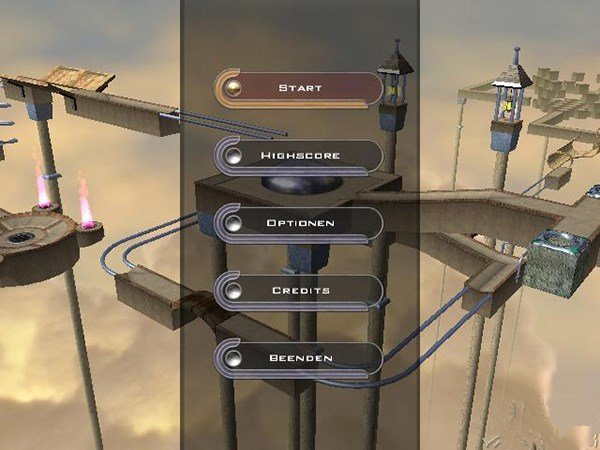The width and height of the screenshot is (600, 450).
Task: Show the Credits screen
Action: [299, 291]
